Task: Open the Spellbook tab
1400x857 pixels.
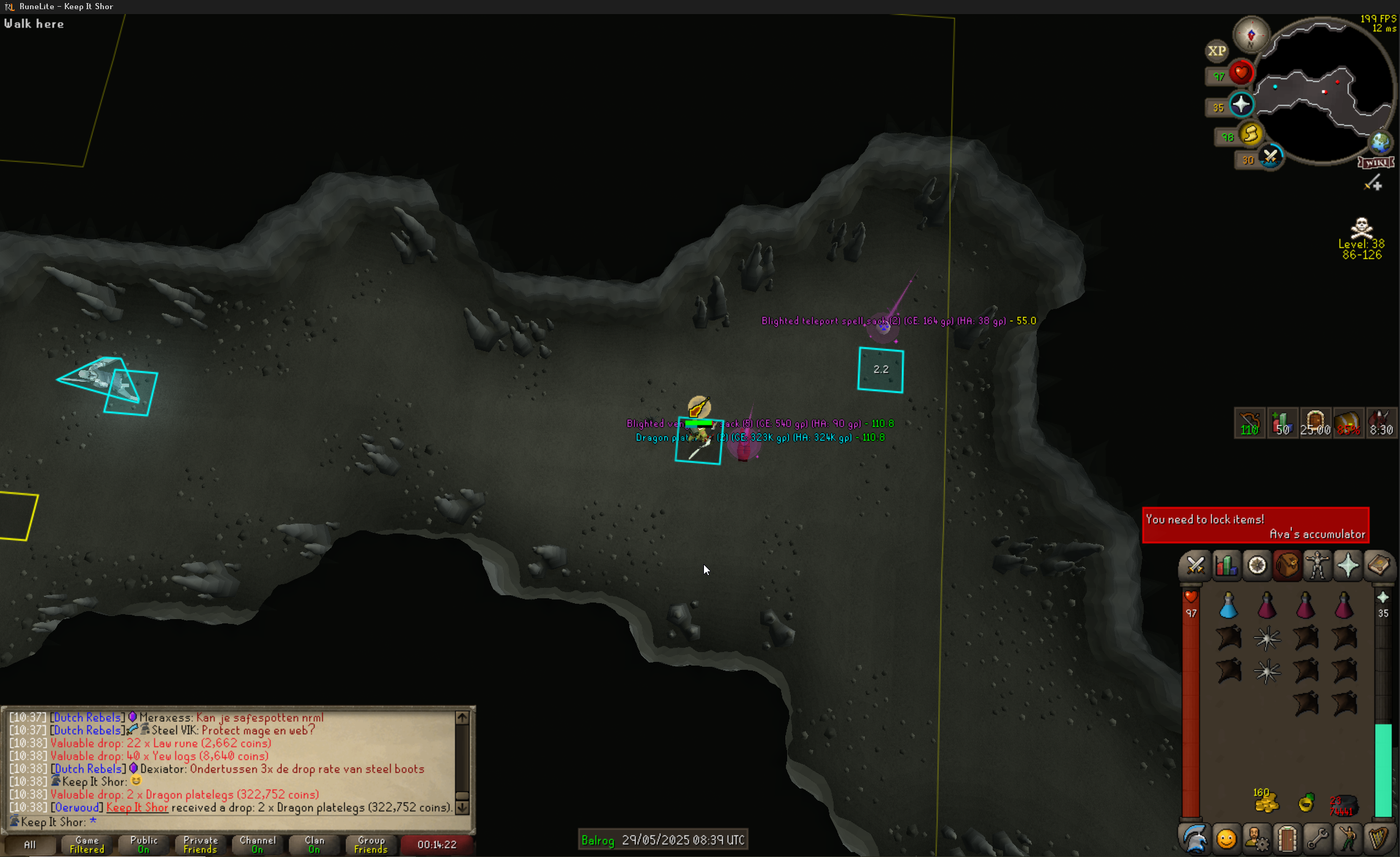Action: tap(1379, 566)
